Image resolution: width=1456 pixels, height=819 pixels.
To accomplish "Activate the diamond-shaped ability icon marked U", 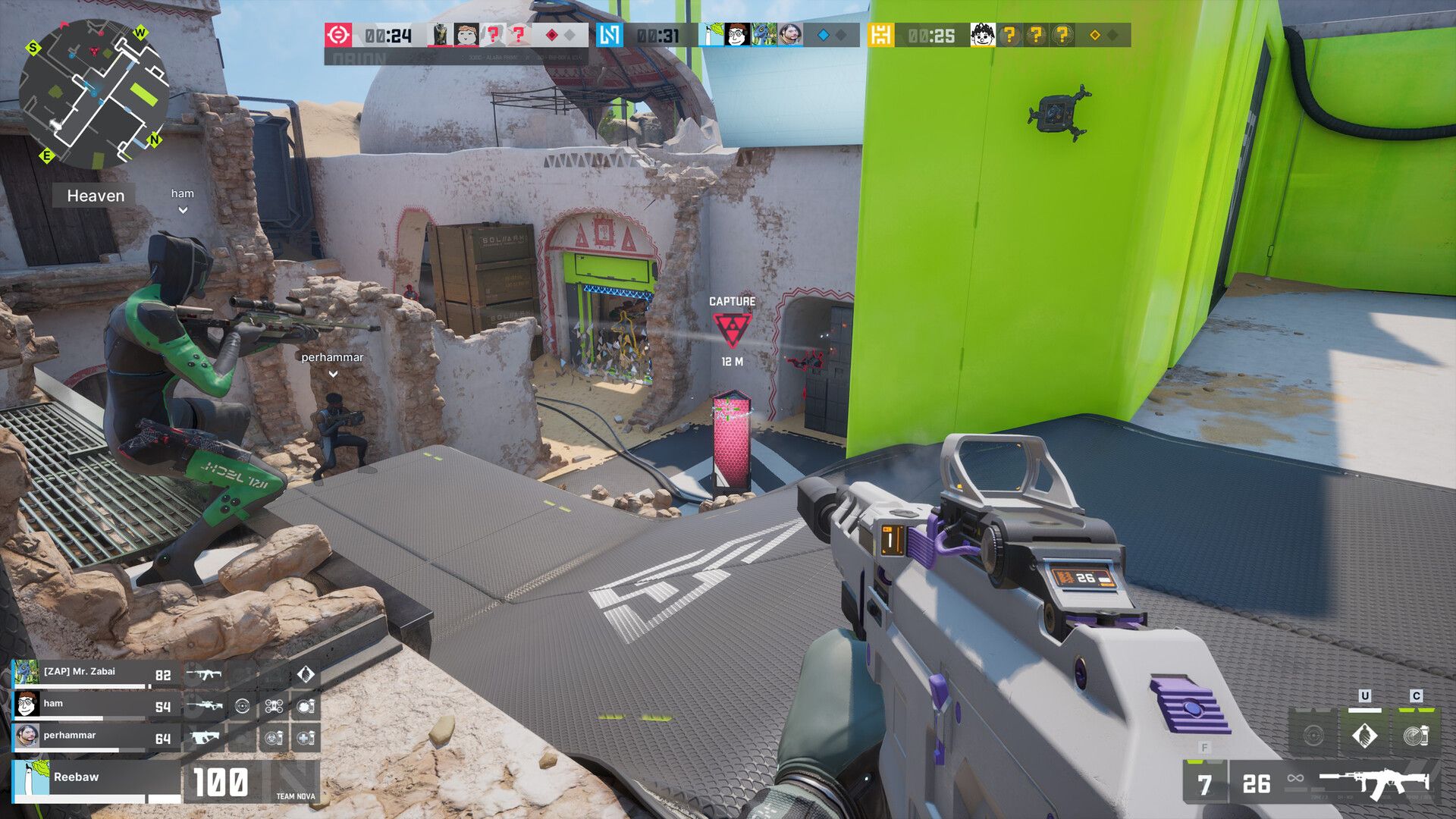I will coord(1364,735).
